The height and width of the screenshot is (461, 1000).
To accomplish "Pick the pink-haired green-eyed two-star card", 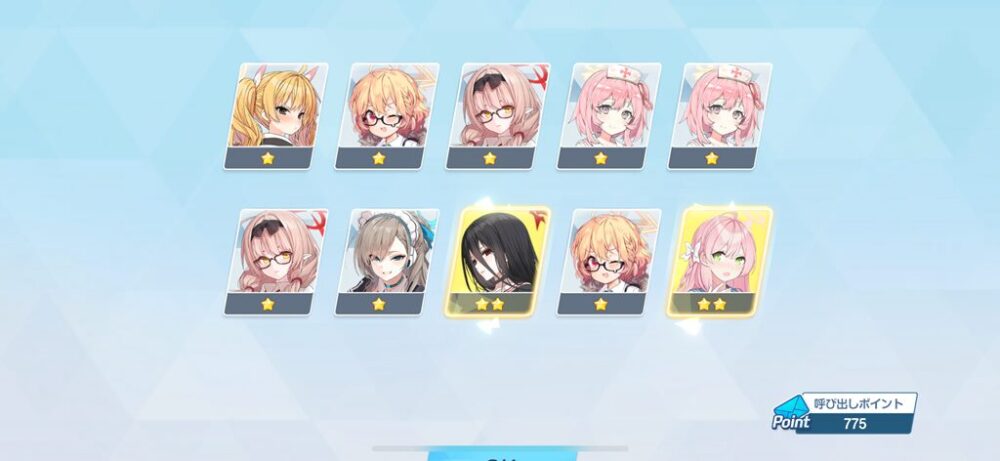I will click(717, 261).
